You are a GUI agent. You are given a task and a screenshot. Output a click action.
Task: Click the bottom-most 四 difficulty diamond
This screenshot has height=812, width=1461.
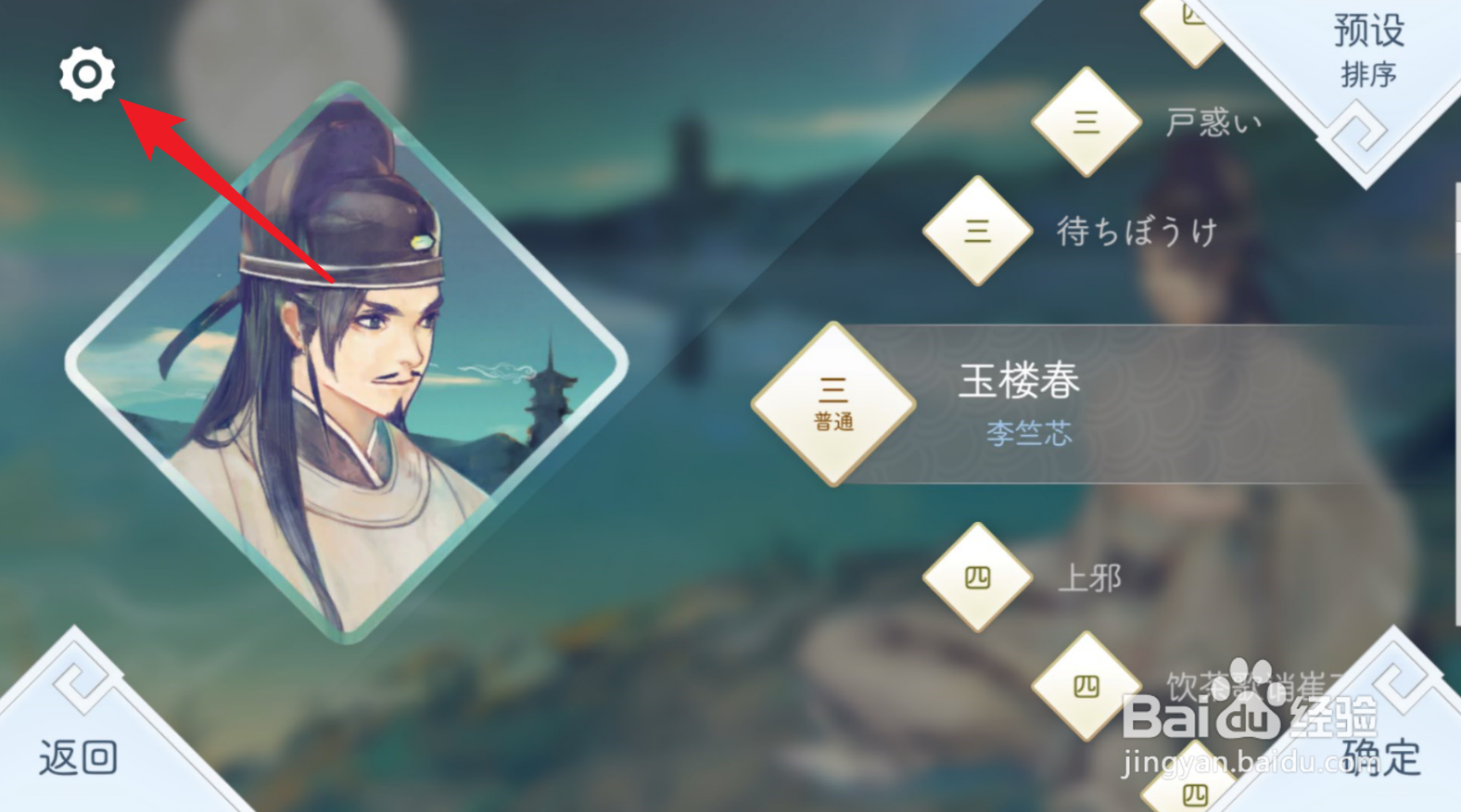tap(1194, 793)
